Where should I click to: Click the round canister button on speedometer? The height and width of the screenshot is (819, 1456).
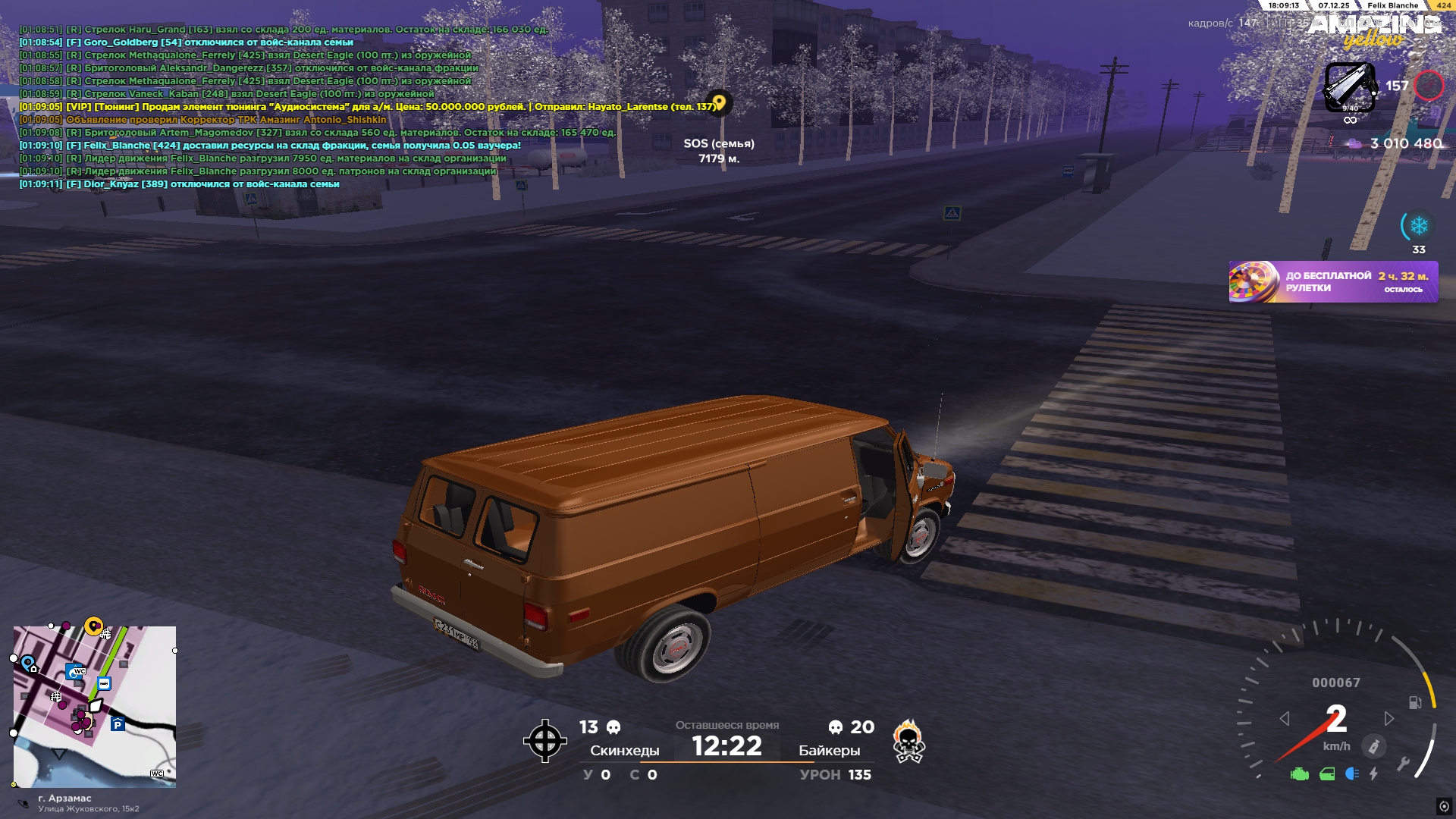tap(1373, 747)
